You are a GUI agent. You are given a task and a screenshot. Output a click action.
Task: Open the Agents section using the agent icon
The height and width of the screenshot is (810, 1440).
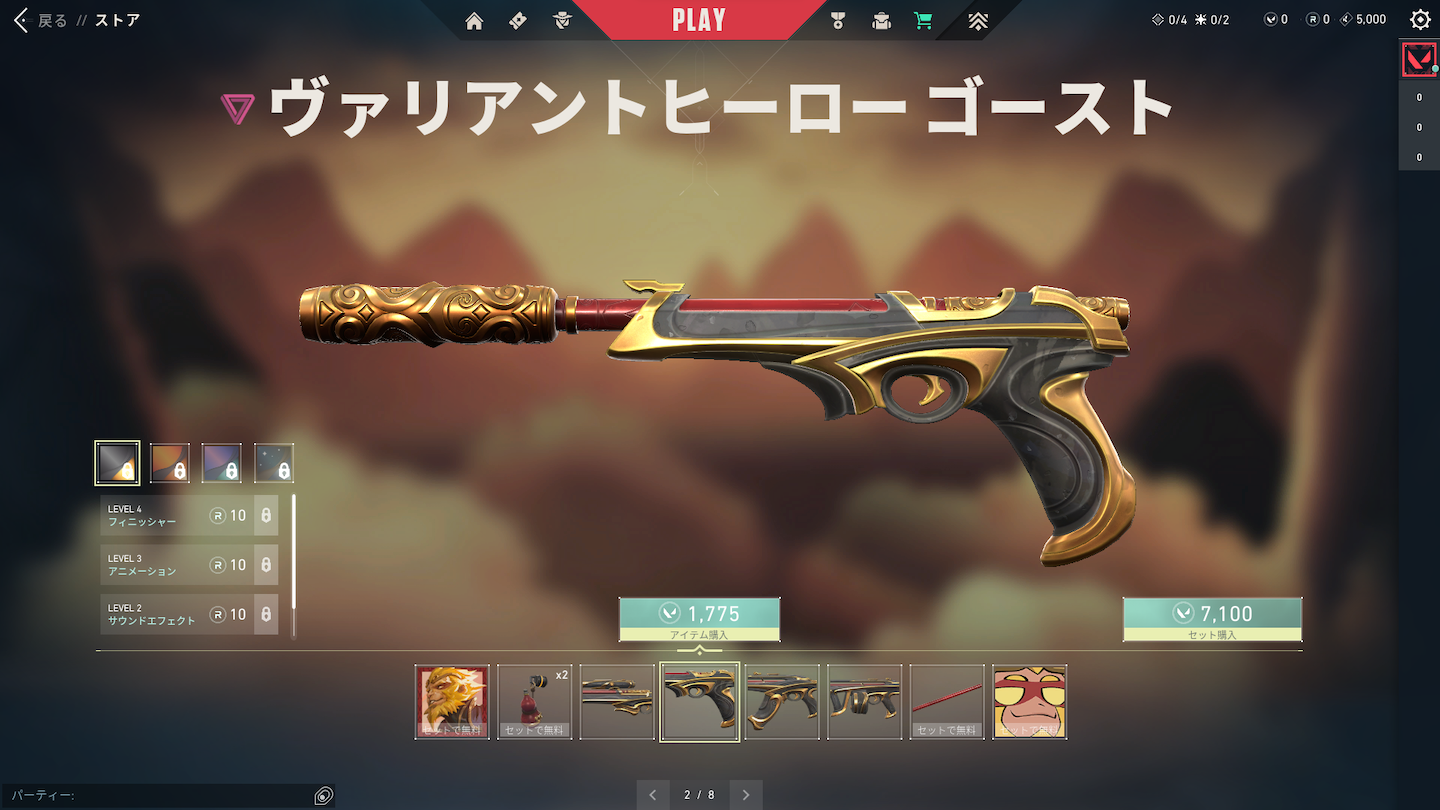pyautogui.click(x=561, y=19)
